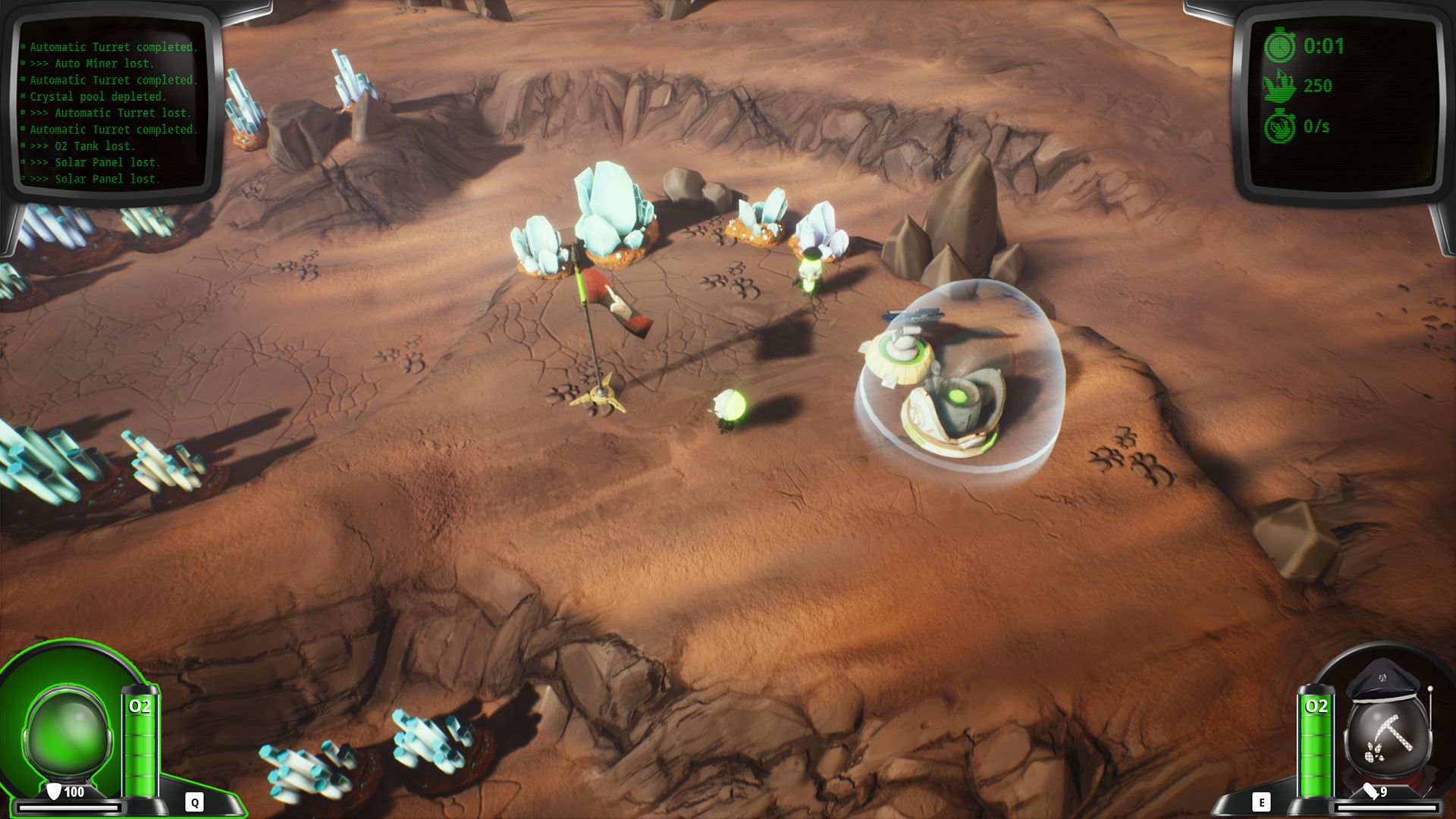Screen dimensions: 1456x819
Task: Select the green astronaut helmet portrait
Action: [x=68, y=733]
